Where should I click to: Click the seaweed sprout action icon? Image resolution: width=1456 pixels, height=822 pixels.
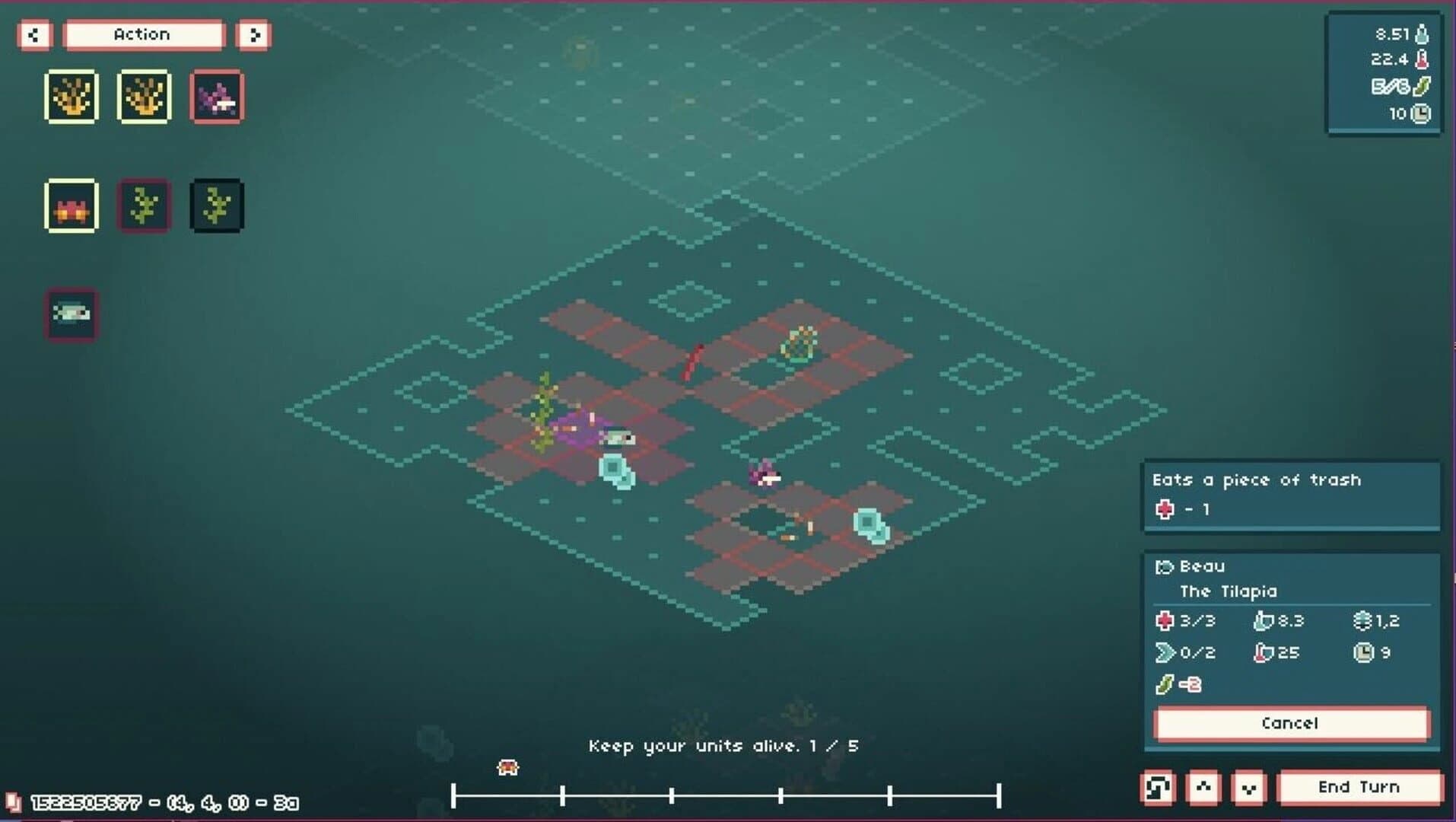point(143,205)
